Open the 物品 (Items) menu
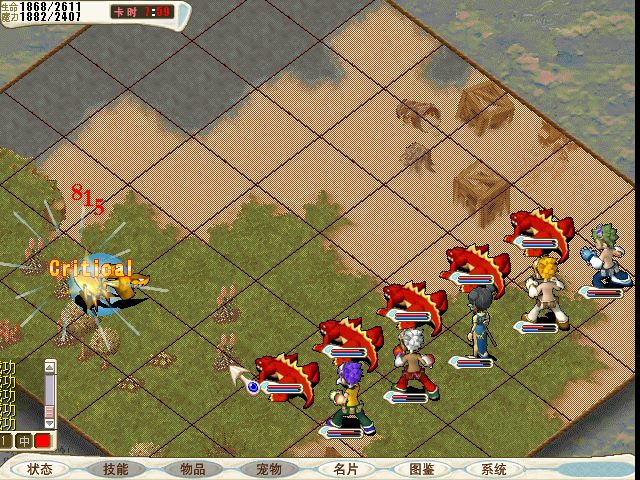Viewport: 640px width, 480px height. tap(193, 469)
